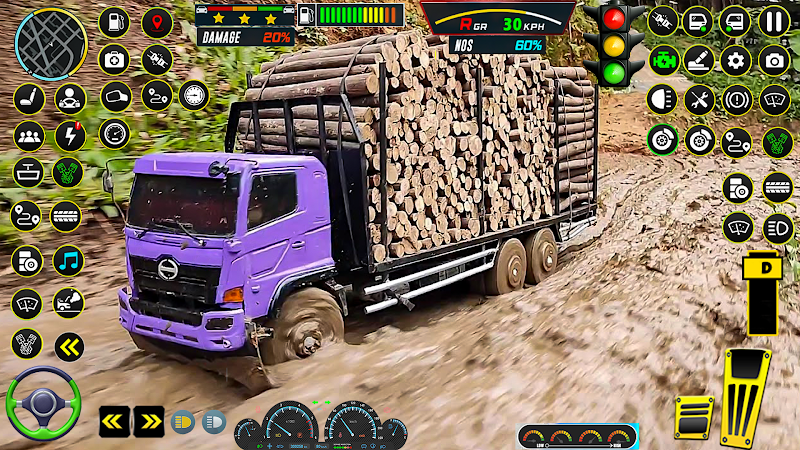The width and height of the screenshot is (800, 450).
Task: Tap the green steering wheel control
Action: (x=43, y=403)
